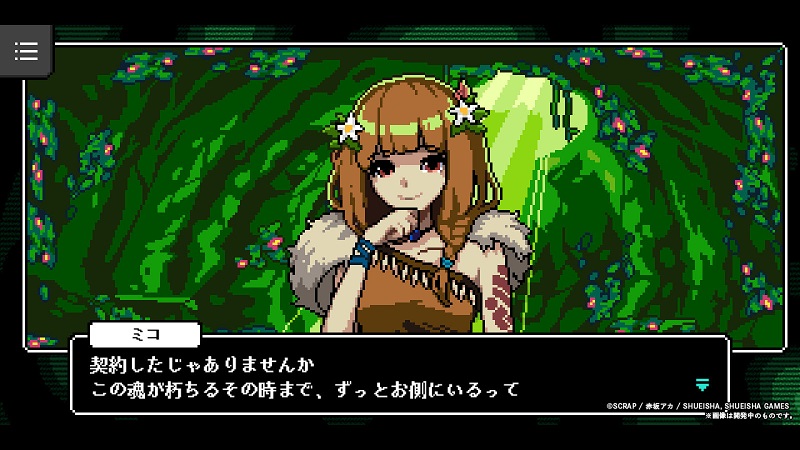Open the hamburger menu button
The image size is (800, 450).
(26, 51)
